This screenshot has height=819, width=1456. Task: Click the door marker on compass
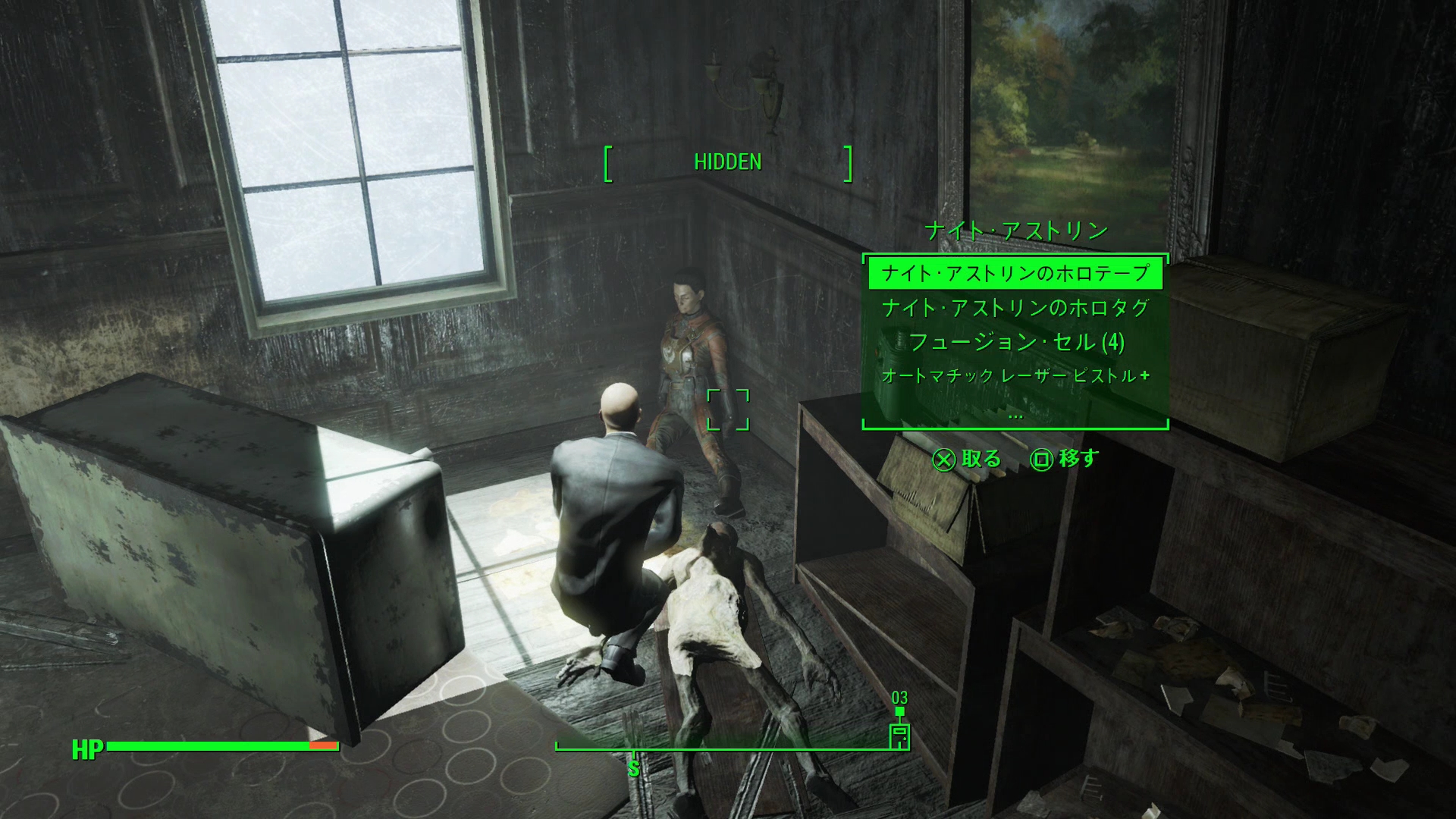tap(899, 736)
